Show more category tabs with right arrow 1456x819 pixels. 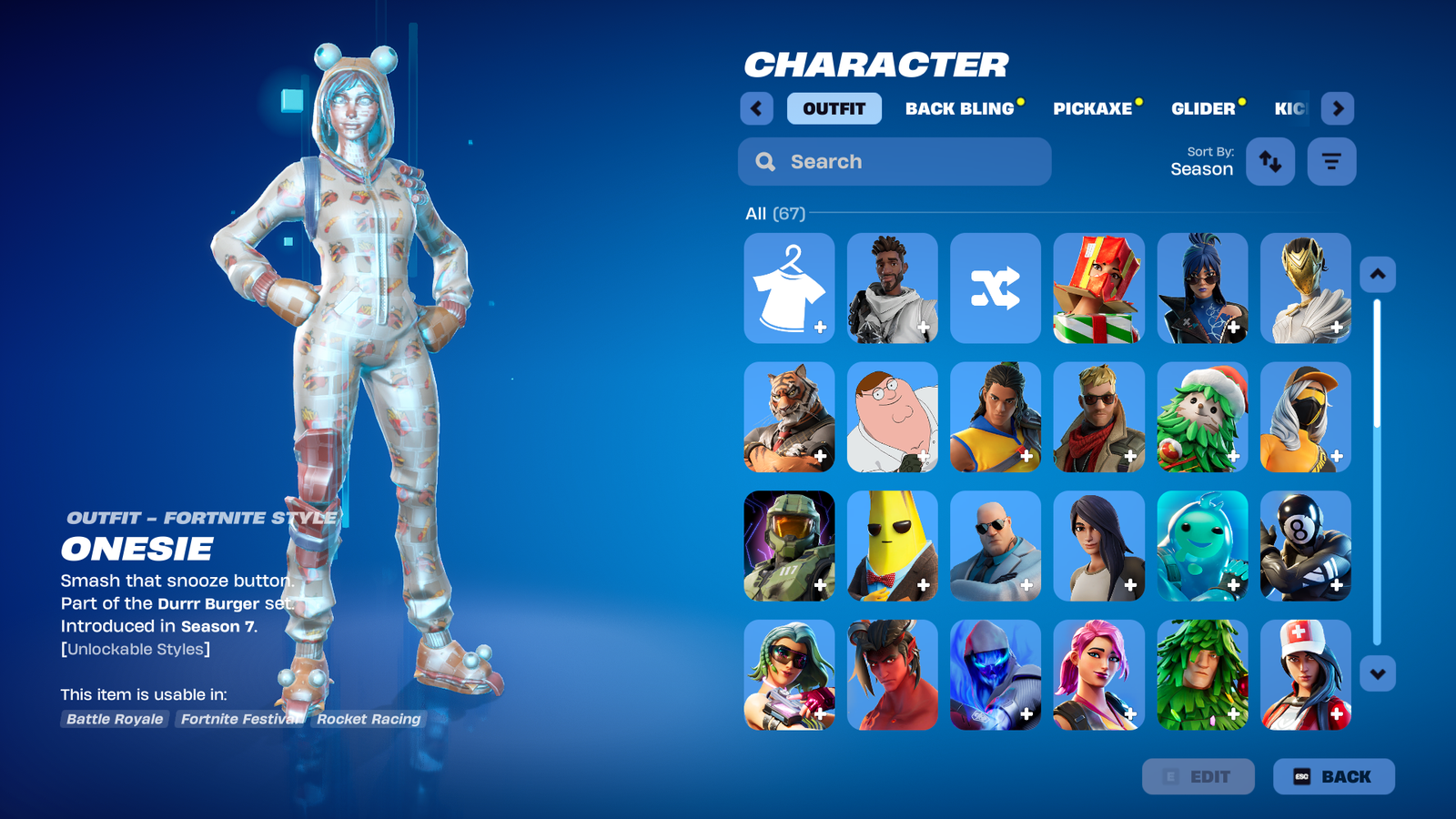tap(1337, 108)
